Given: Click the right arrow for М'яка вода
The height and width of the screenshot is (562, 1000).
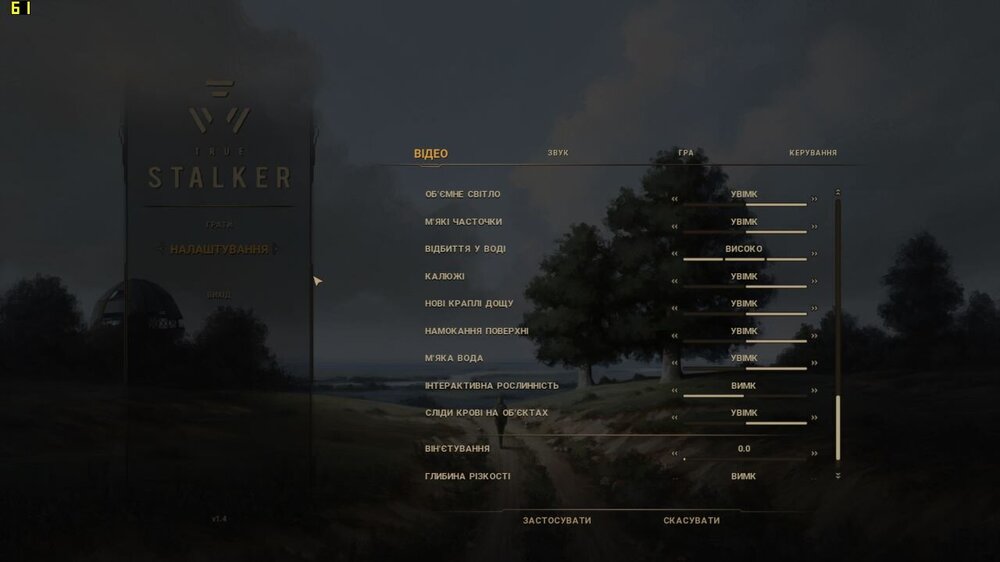Looking at the screenshot, I should [x=814, y=363].
